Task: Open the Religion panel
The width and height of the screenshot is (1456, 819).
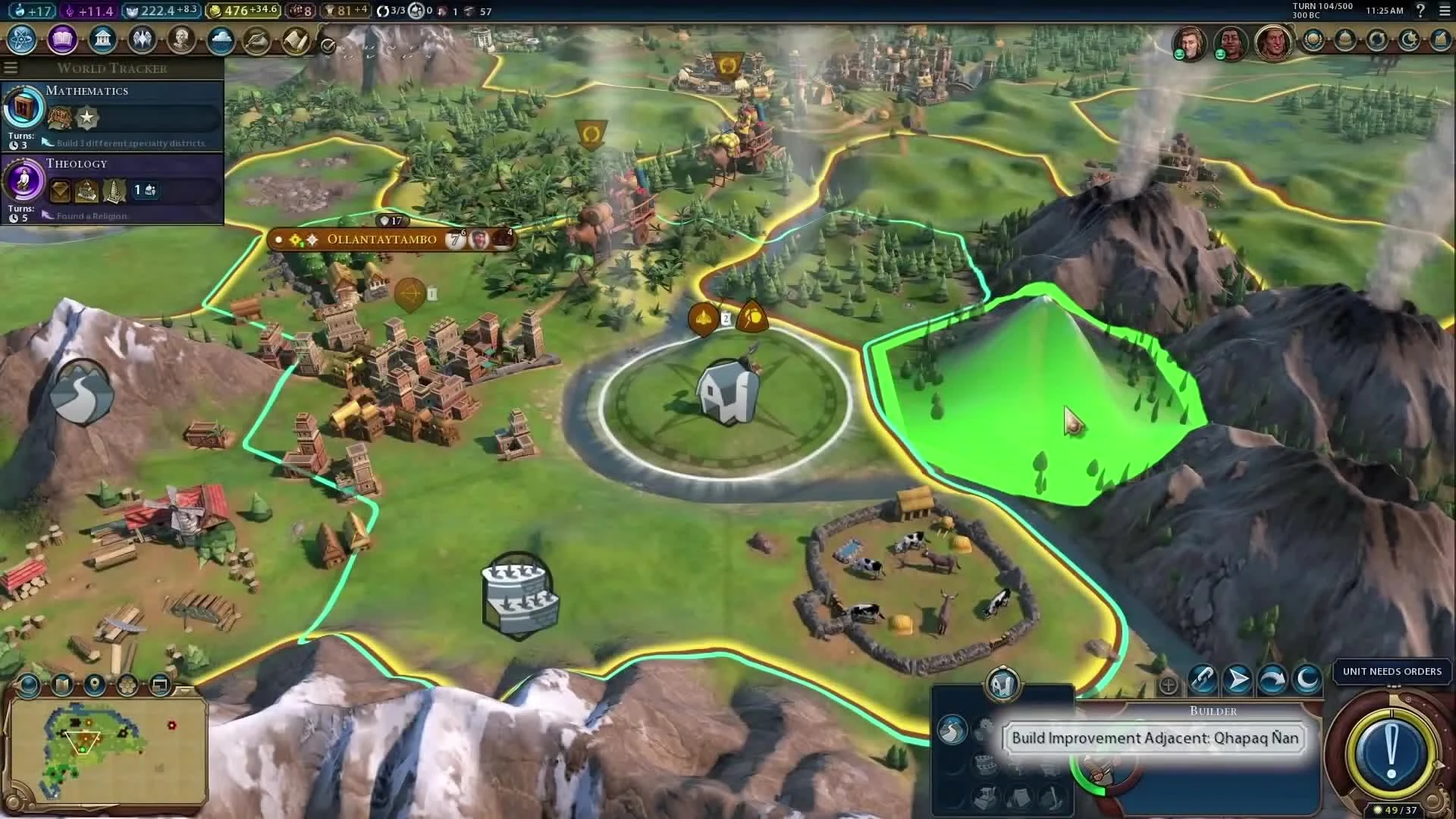Action: 142,39
